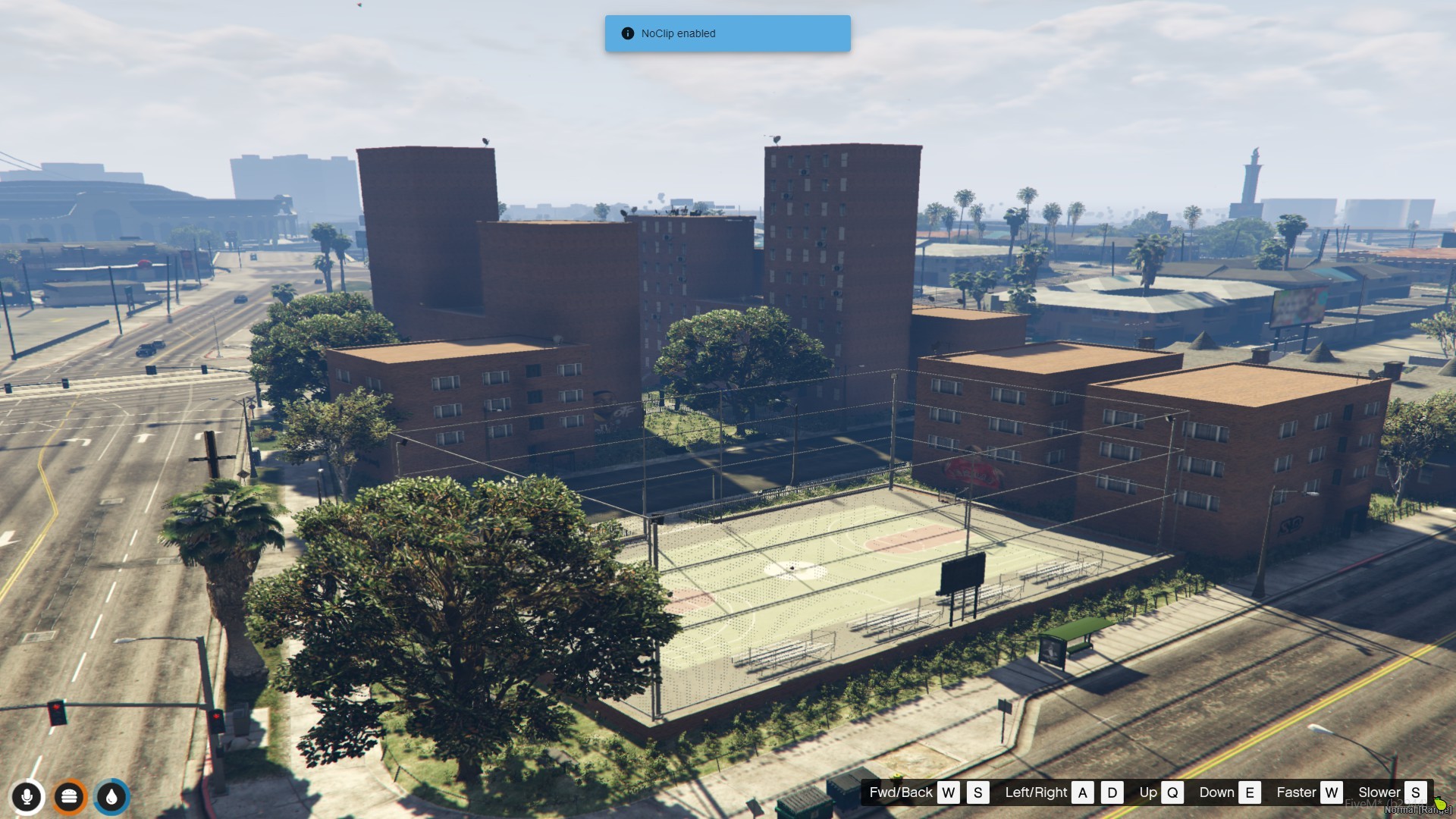Click the S badge beside Fwd/Back
The width and height of the screenshot is (1456, 819).
pos(978,792)
